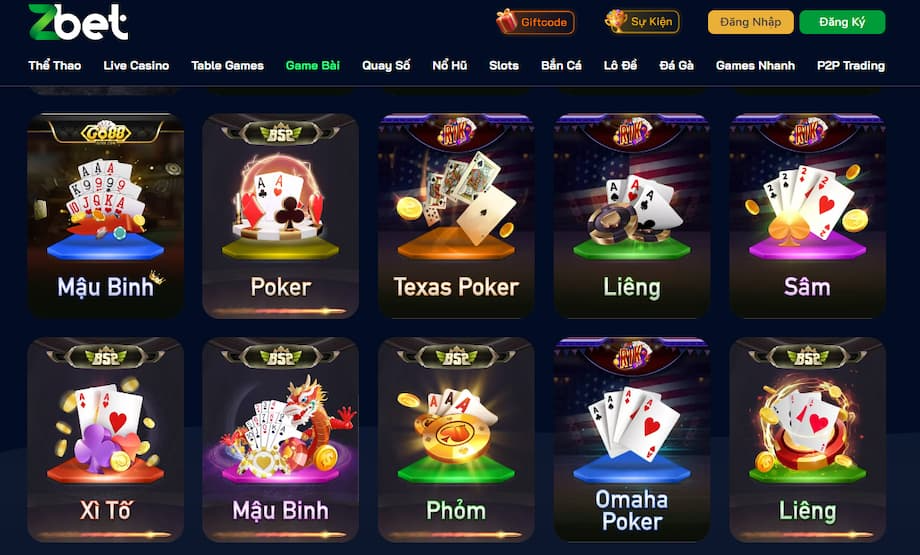
Task: Select the Mậu Binh tile with dragon
Action: (x=280, y=439)
